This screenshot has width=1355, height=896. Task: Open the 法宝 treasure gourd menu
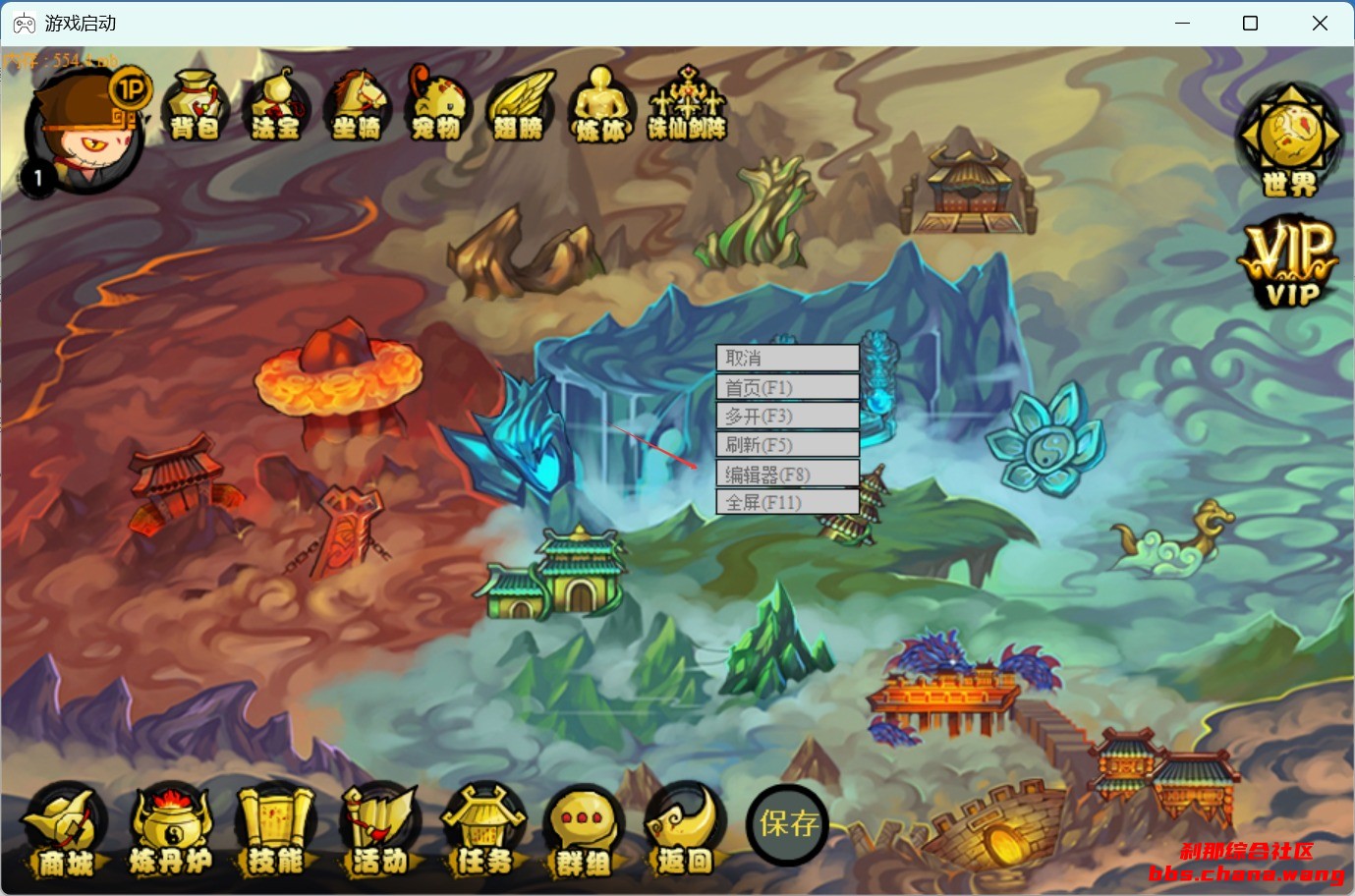tap(275, 105)
